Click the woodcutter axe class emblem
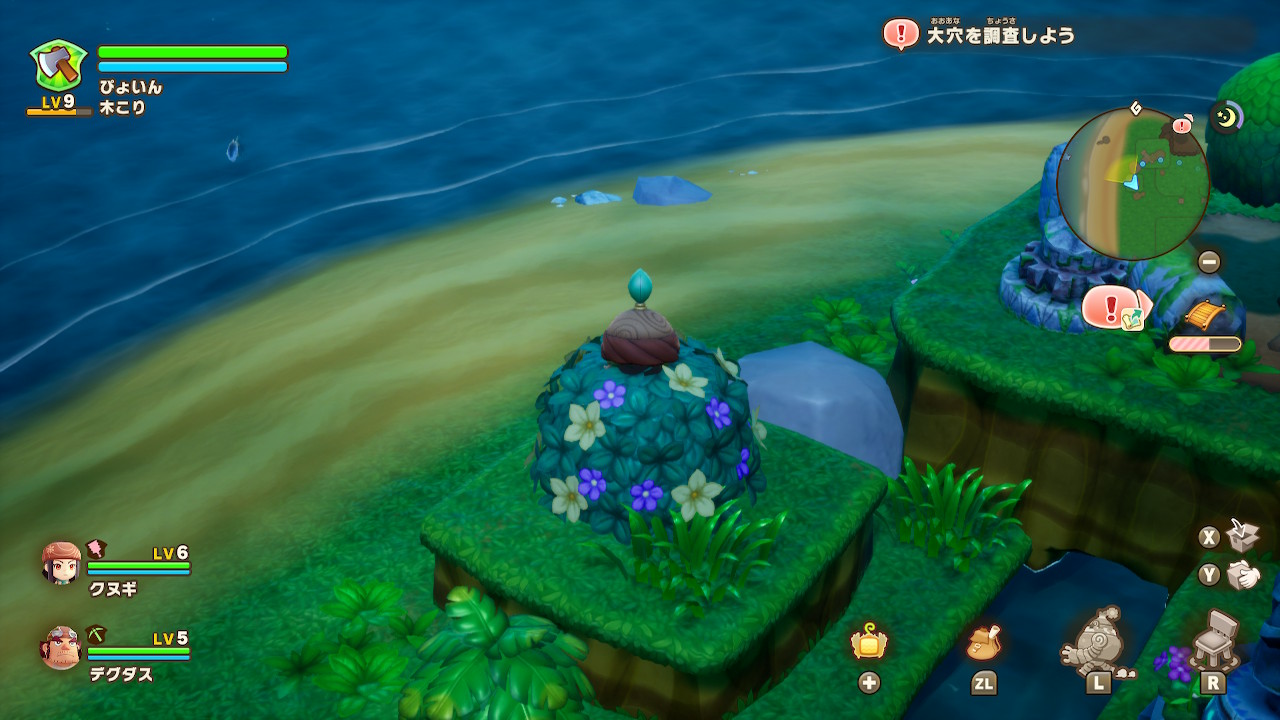 point(58,65)
